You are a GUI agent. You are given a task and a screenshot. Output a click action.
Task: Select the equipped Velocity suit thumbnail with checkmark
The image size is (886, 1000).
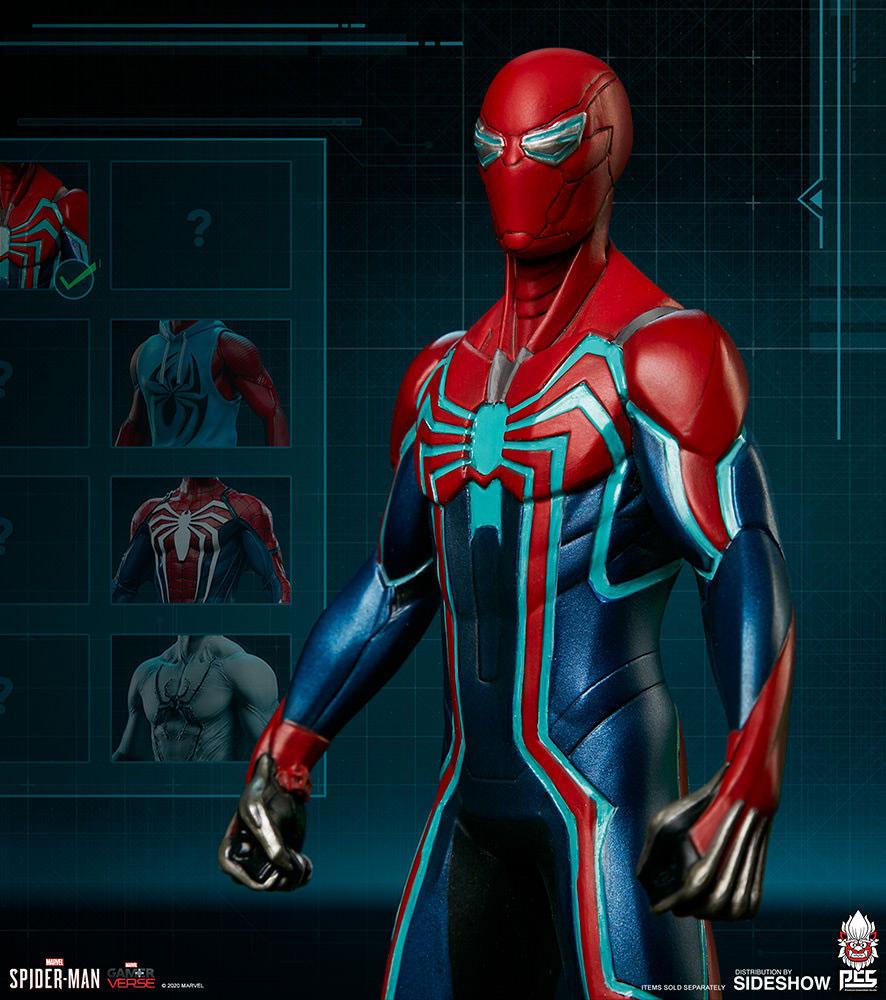click(x=44, y=227)
